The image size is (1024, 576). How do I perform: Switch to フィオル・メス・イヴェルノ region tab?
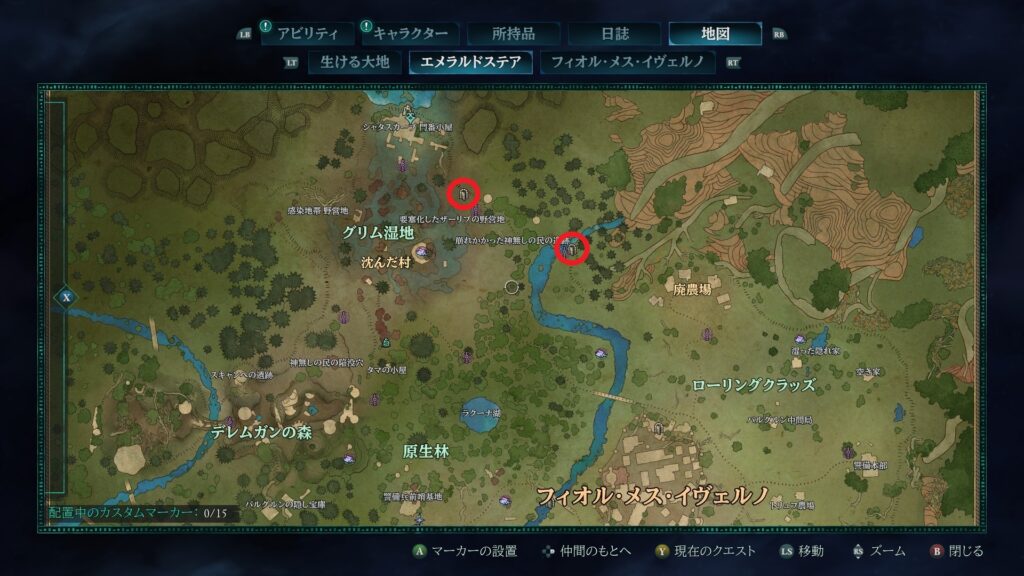click(627, 62)
